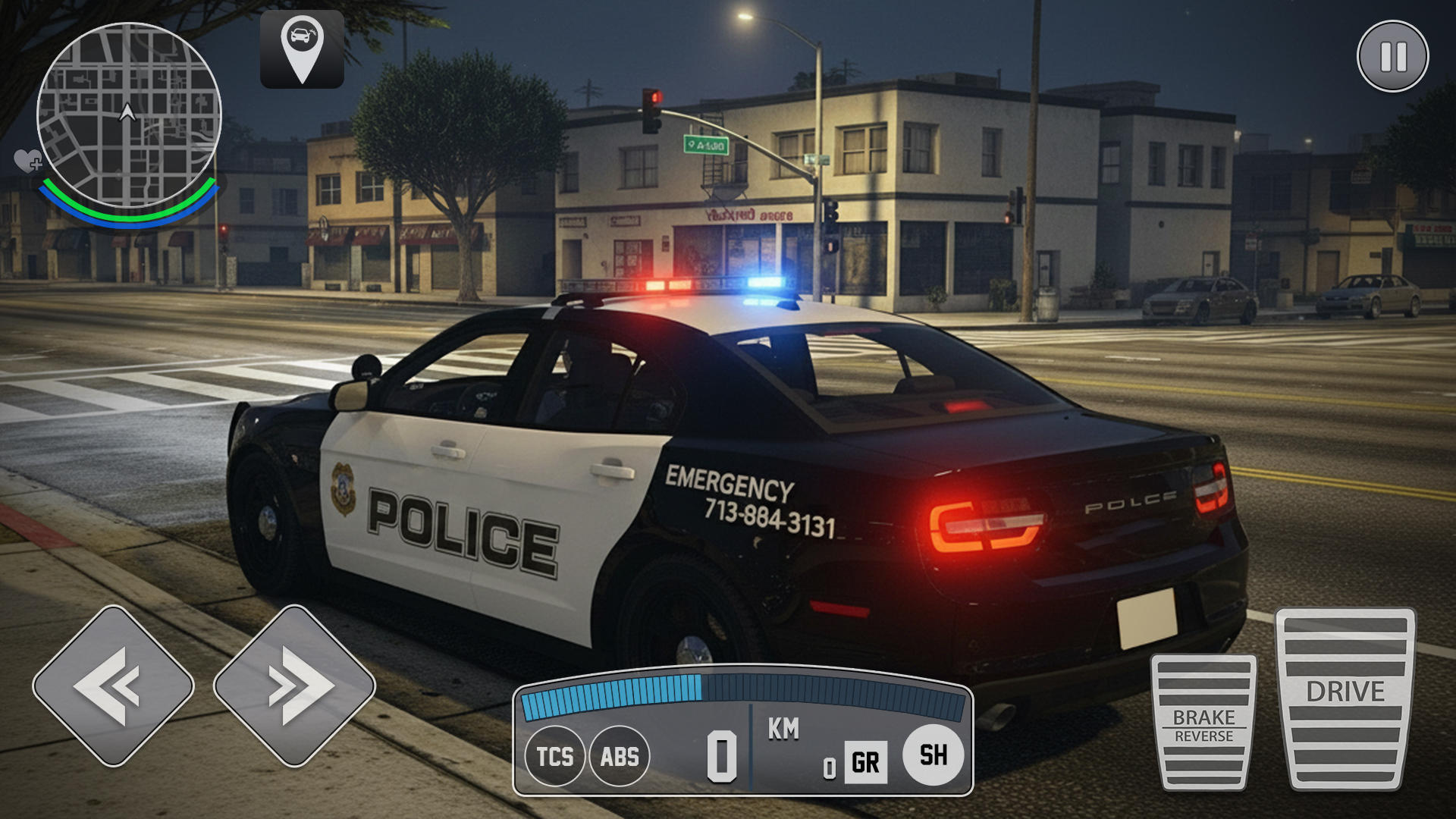Steer left with the double-arrow button
Viewport: 1456px width, 819px height.
click(x=113, y=686)
